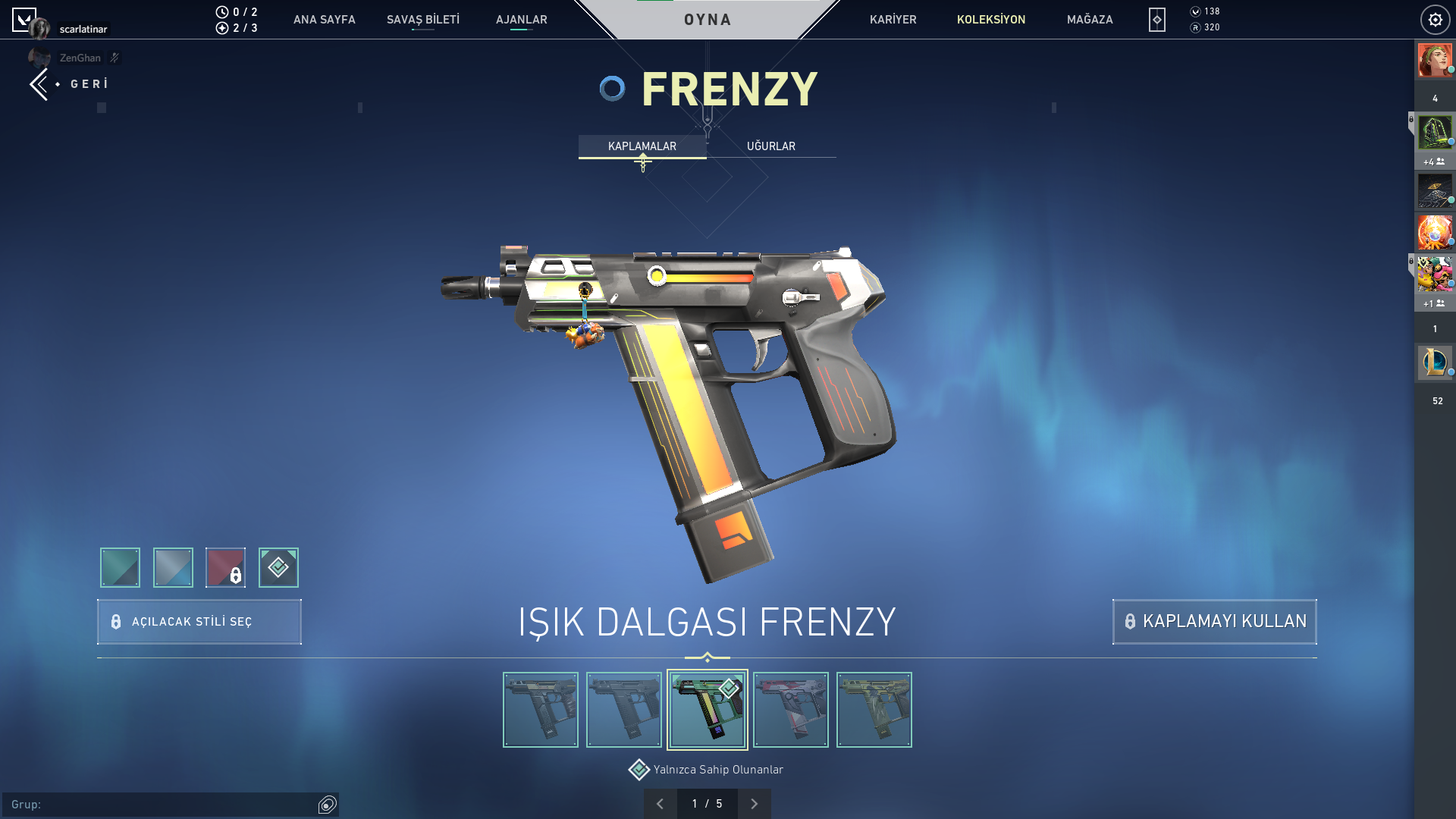Toggle the Yalnızca Sahip Olunanlar filter
Image resolution: width=1456 pixels, height=819 pixels.
pos(639,770)
